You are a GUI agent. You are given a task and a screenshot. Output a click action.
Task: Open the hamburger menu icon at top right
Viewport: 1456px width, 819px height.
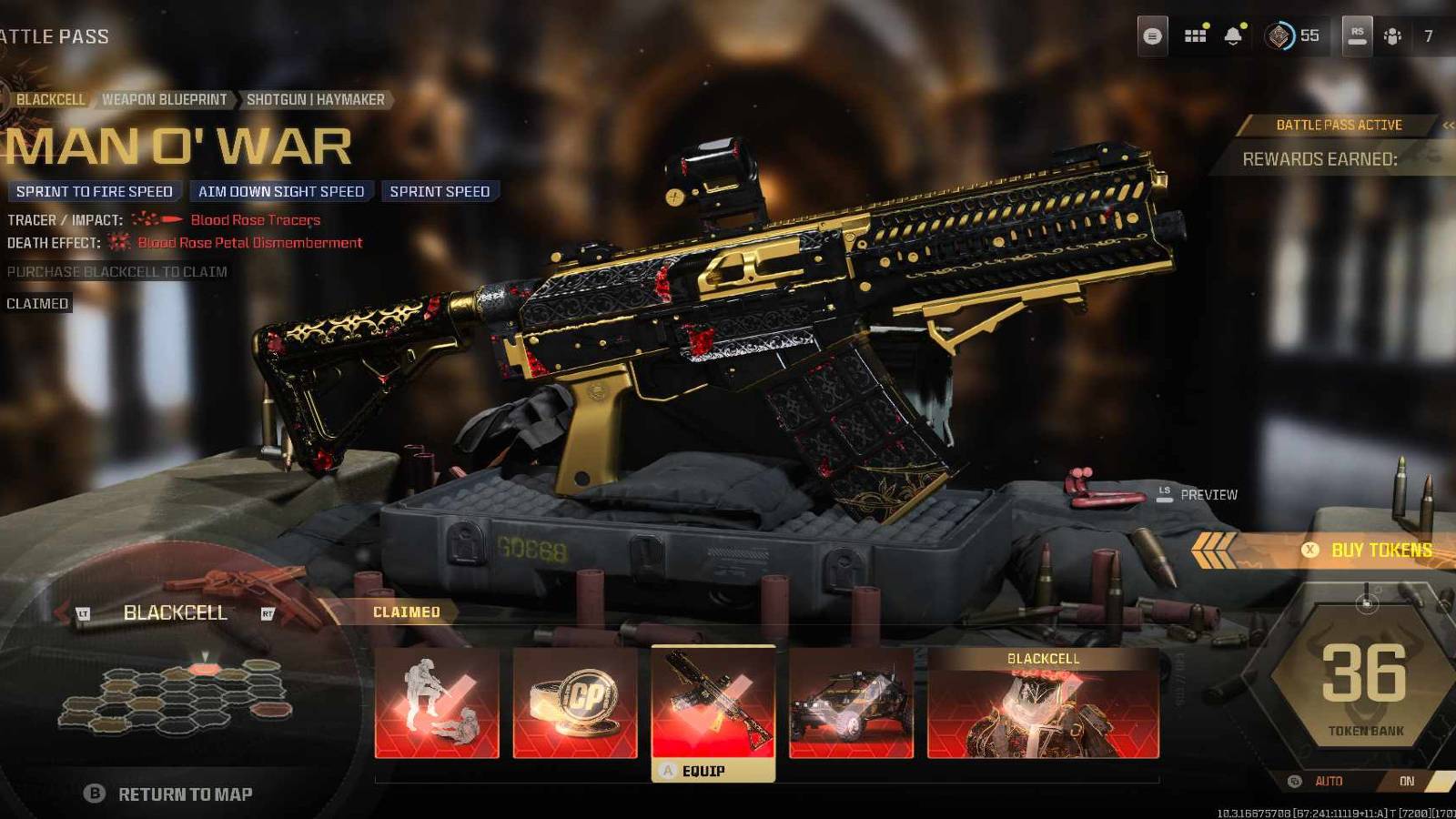click(1154, 35)
